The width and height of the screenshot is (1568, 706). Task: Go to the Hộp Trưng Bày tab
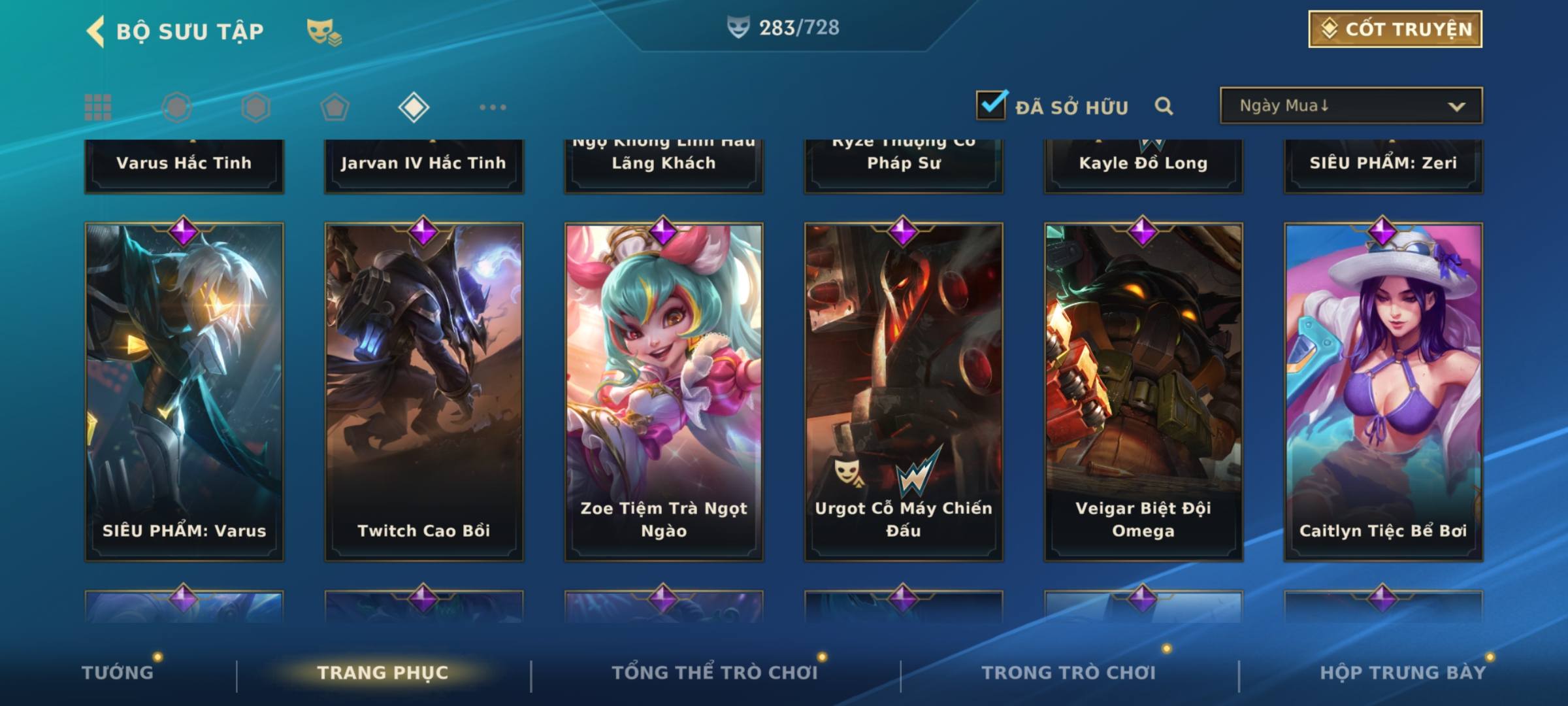(x=1403, y=673)
